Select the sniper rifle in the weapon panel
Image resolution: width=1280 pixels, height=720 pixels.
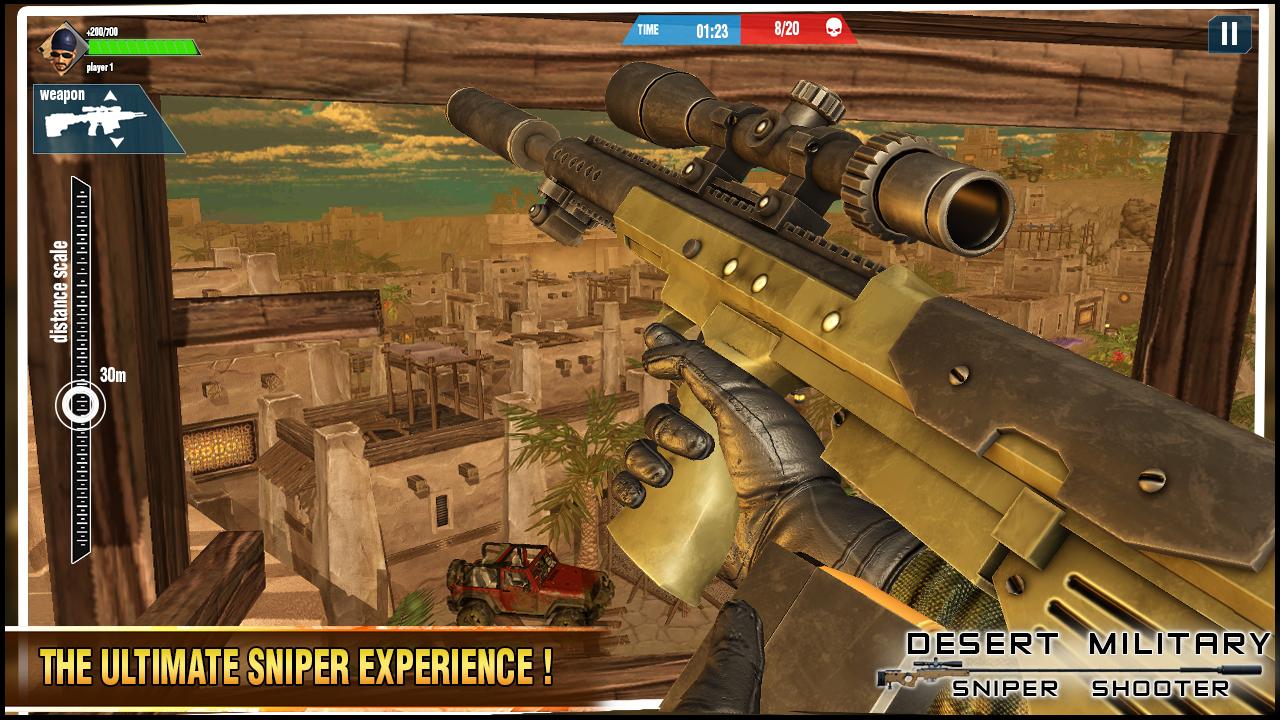95,120
